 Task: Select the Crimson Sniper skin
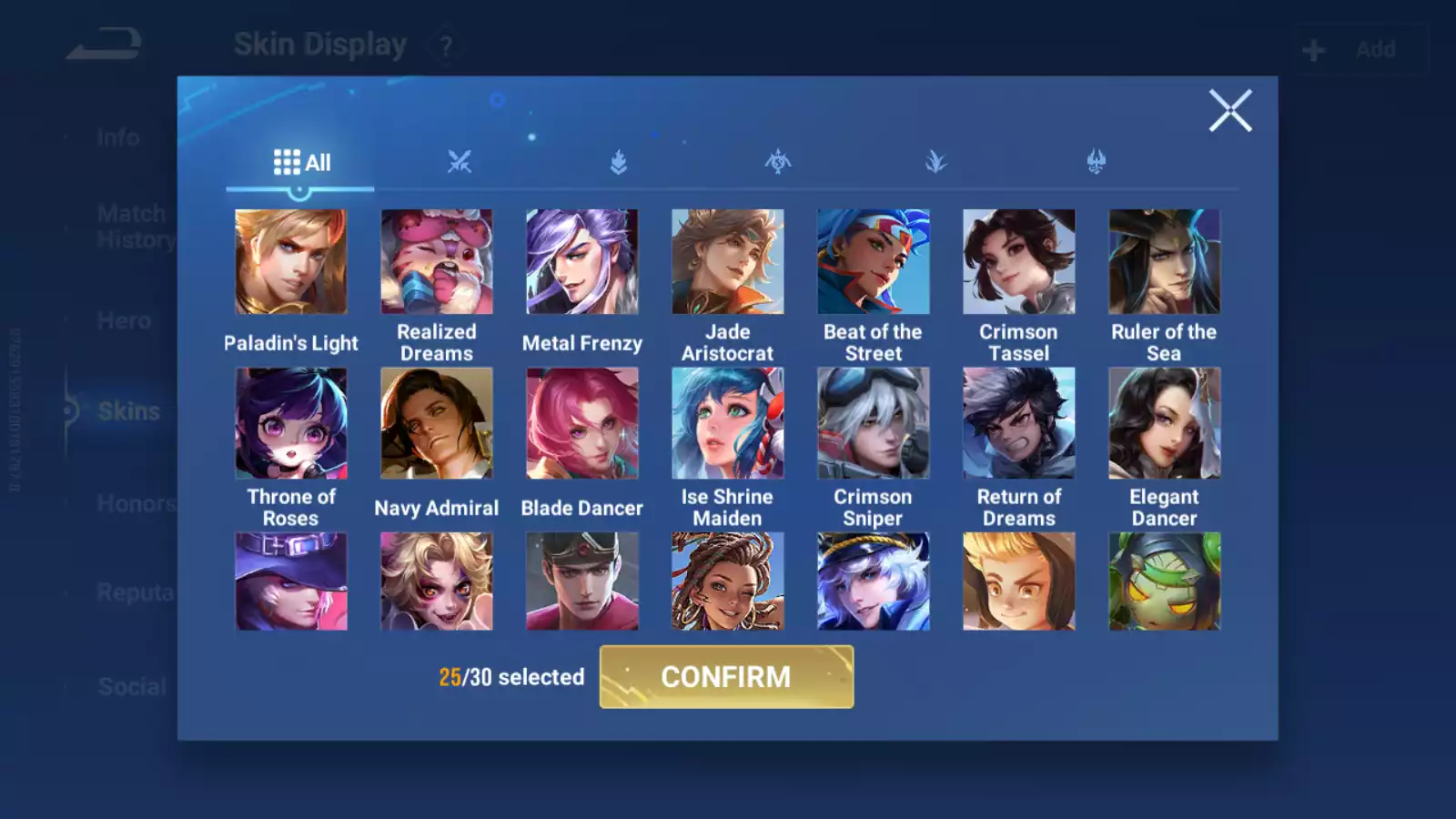pos(874,423)
